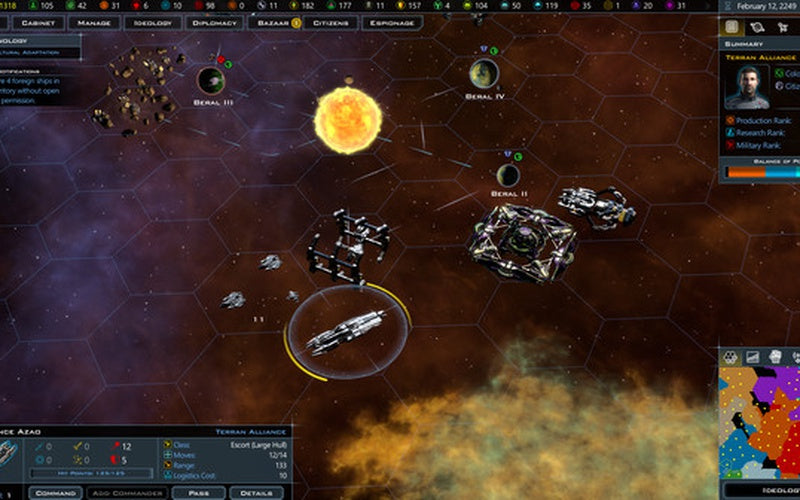Viewport: 800px width, 500px height.
Task: Open the Espionage menu
Action: click(x=391, y=23)
